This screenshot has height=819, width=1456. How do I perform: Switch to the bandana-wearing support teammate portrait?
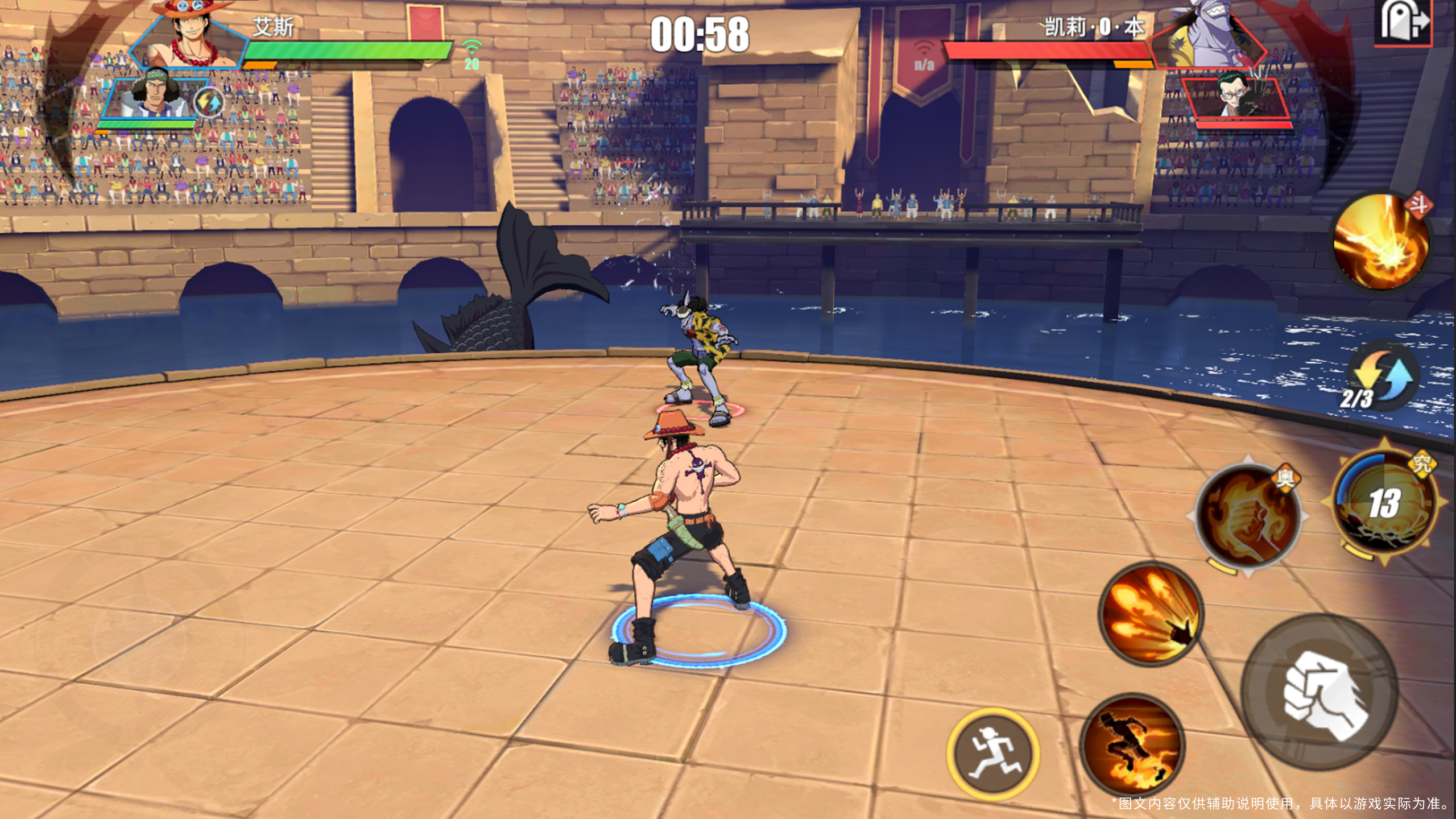click(152, 98)
